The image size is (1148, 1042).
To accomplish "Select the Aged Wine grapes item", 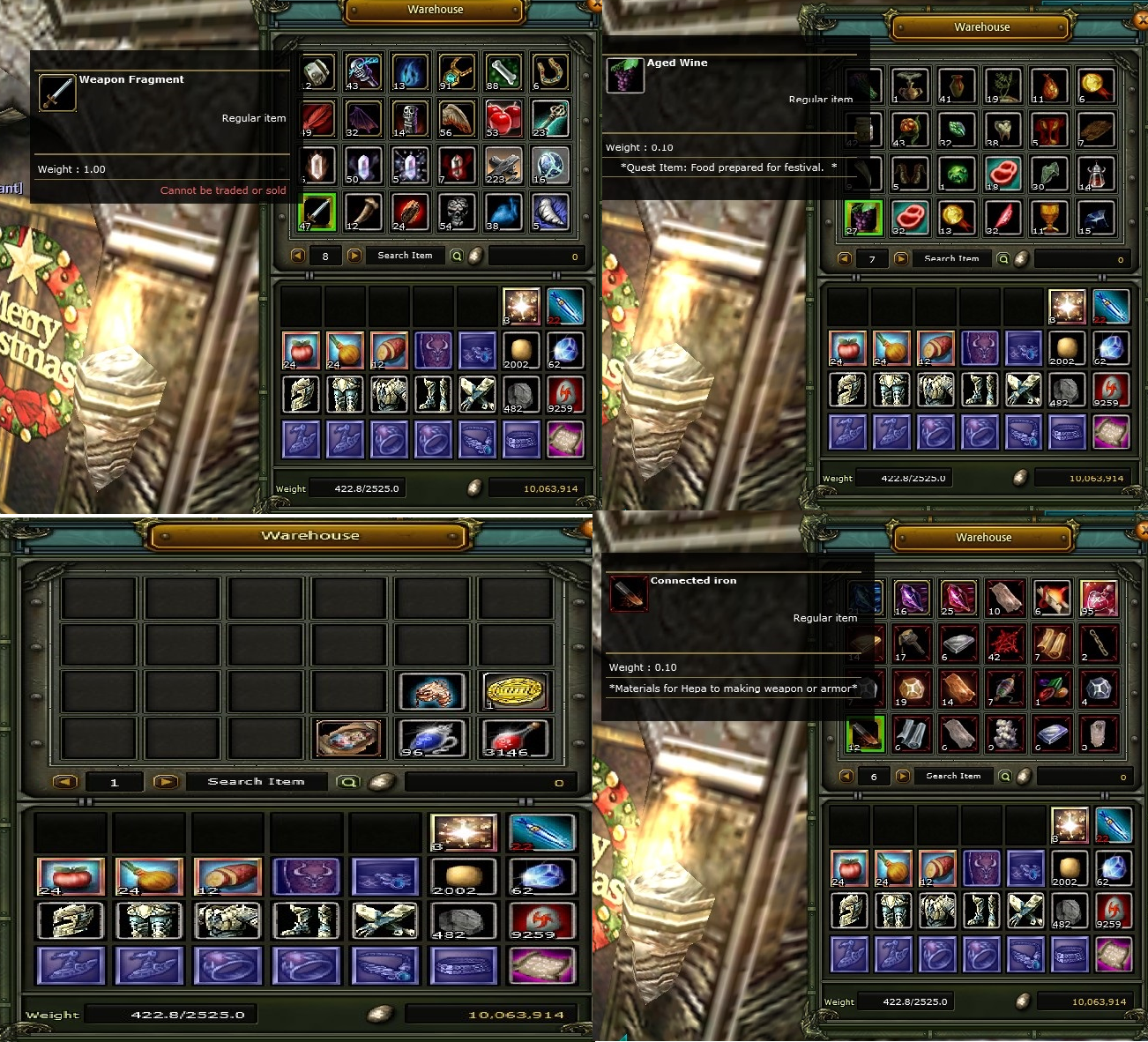I will click(x=862, y=218).
